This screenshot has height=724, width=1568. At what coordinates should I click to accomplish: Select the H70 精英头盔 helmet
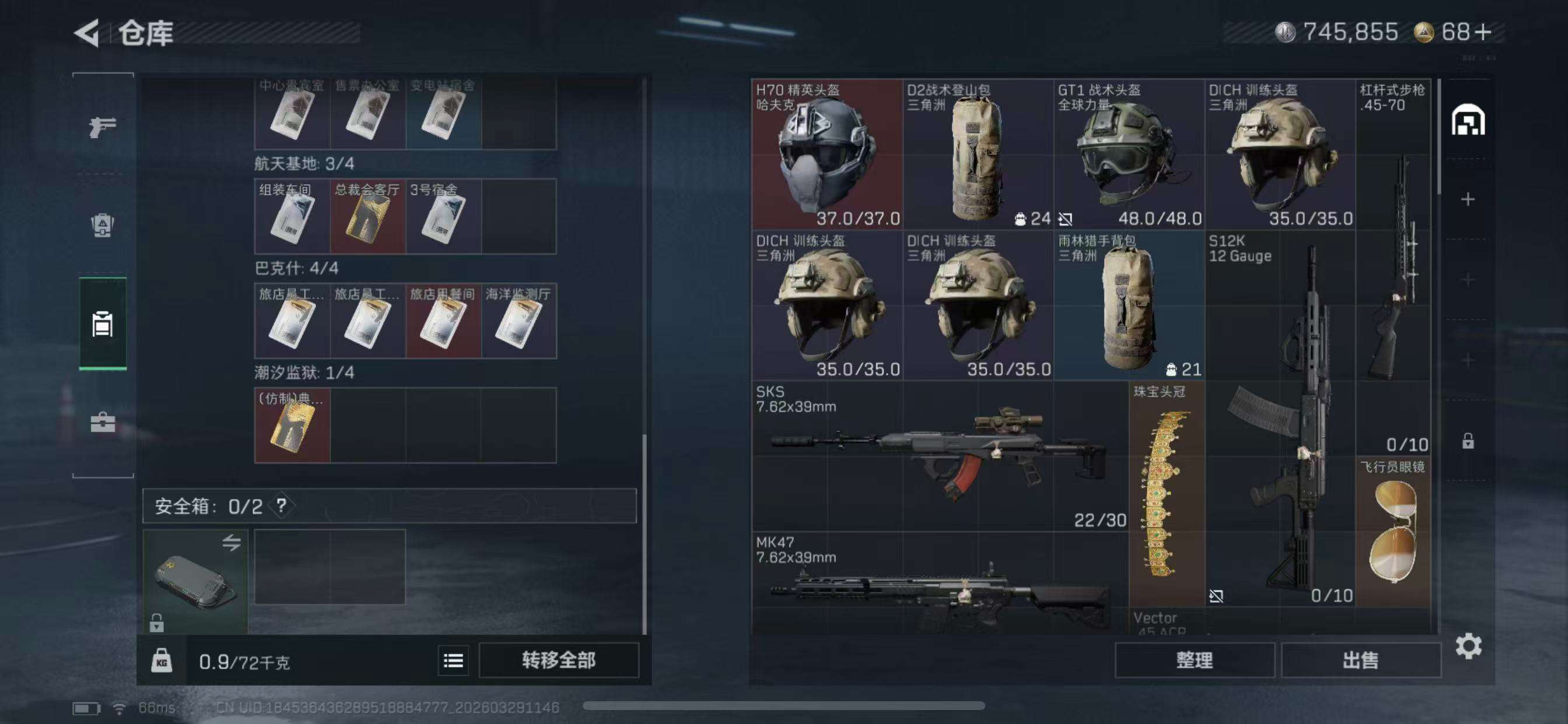tap(827, 154)
